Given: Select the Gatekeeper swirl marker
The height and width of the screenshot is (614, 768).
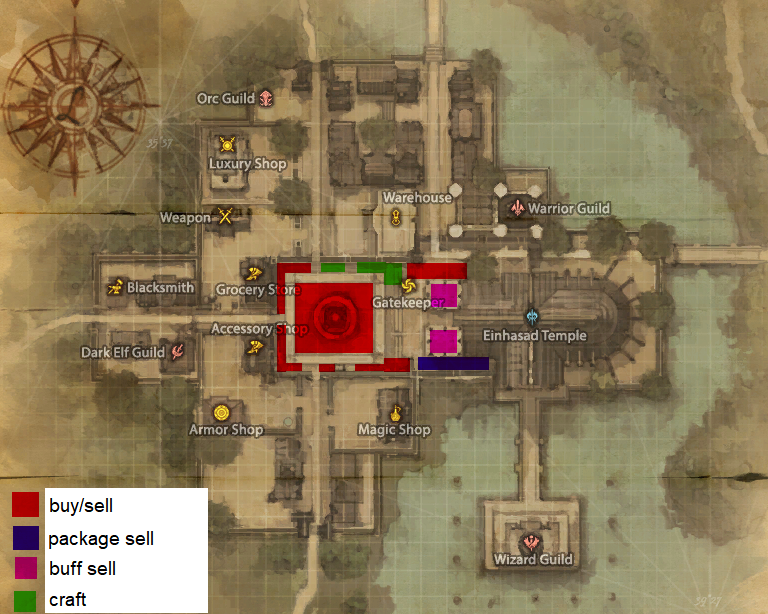Looking at the screenshot, I should click(406, 285).
